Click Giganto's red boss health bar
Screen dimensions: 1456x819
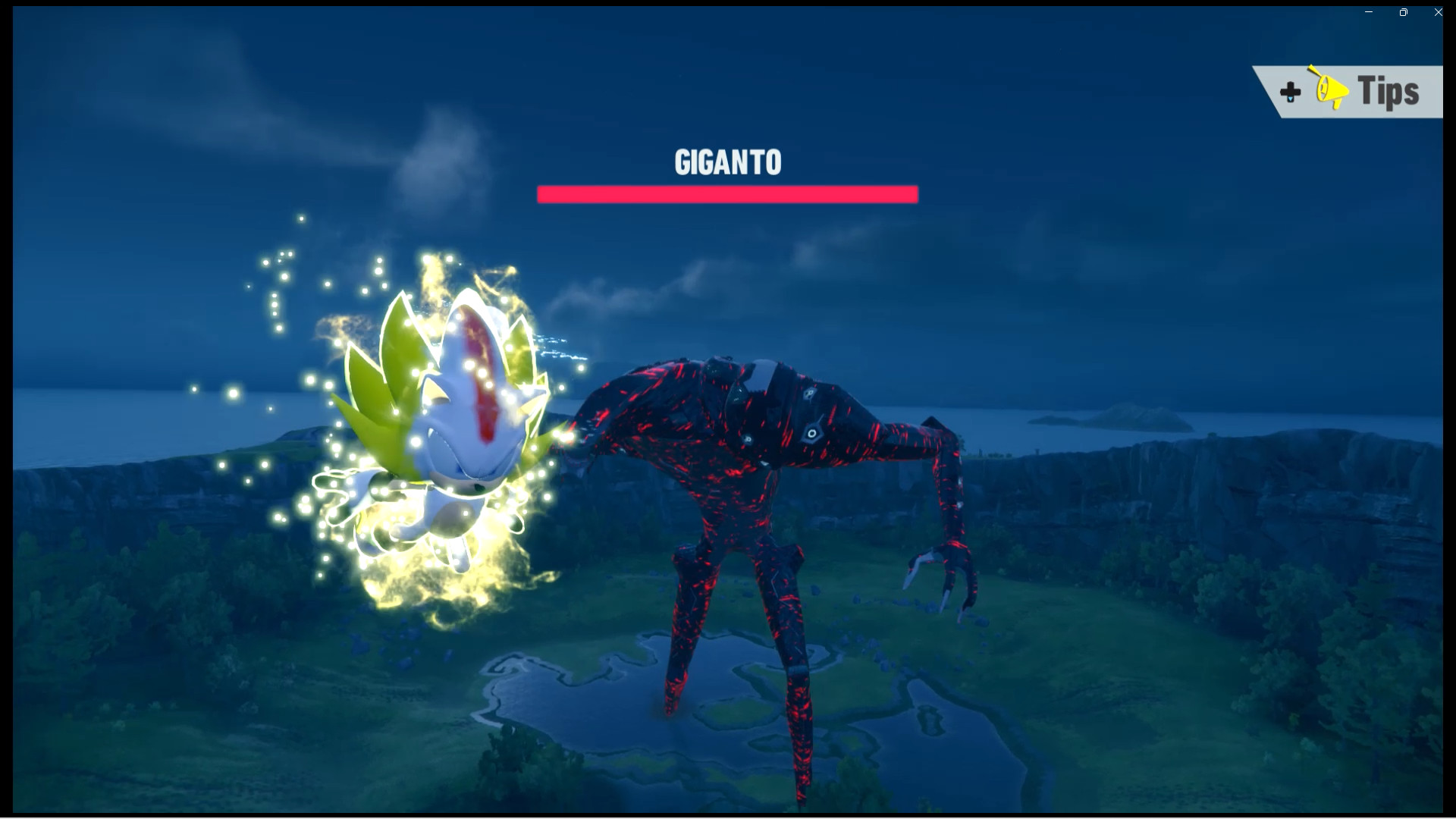point(726,193)
